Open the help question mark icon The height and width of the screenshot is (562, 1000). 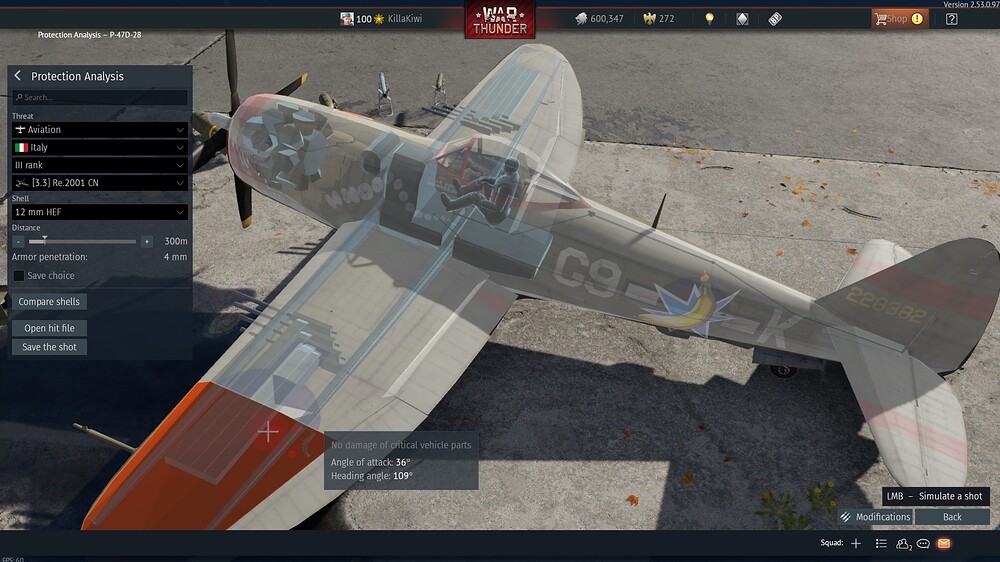click(x=951, y=19)
